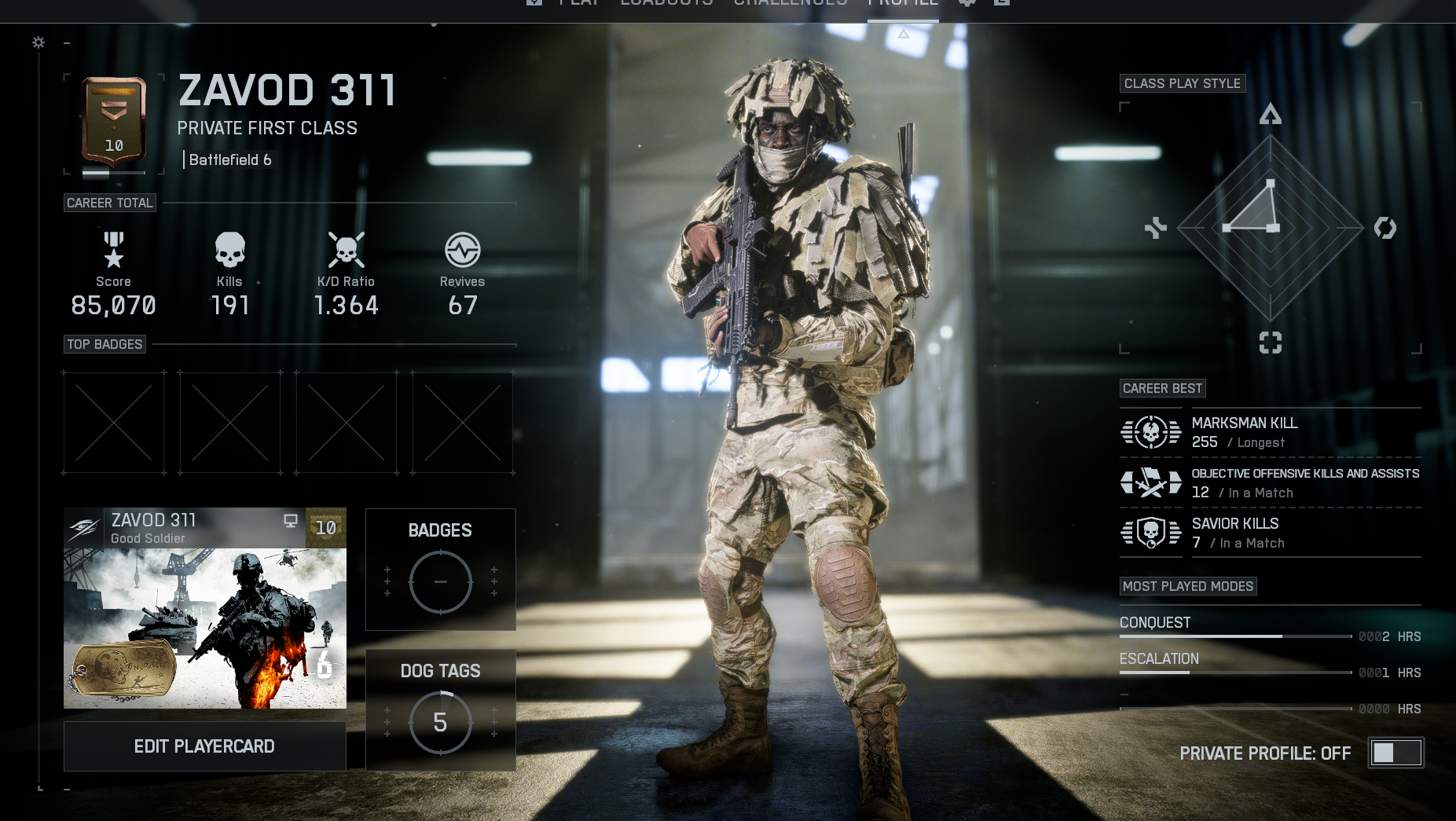Switch to the Challenges tab
Image resolution: width=1456 pixels, height=821 pixels.
tap(790, 3)
